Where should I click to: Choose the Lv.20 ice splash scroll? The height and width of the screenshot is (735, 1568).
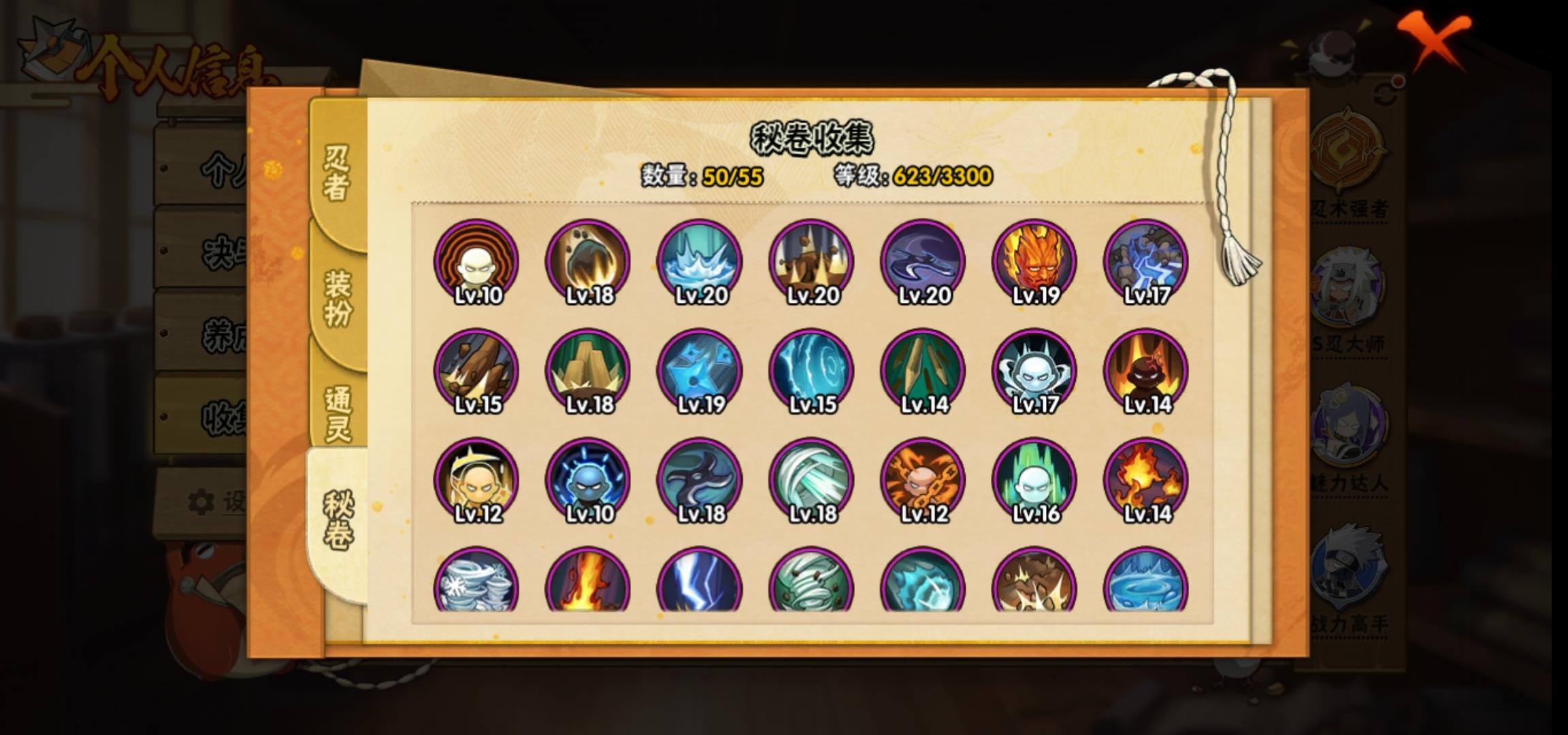(700, 262)
